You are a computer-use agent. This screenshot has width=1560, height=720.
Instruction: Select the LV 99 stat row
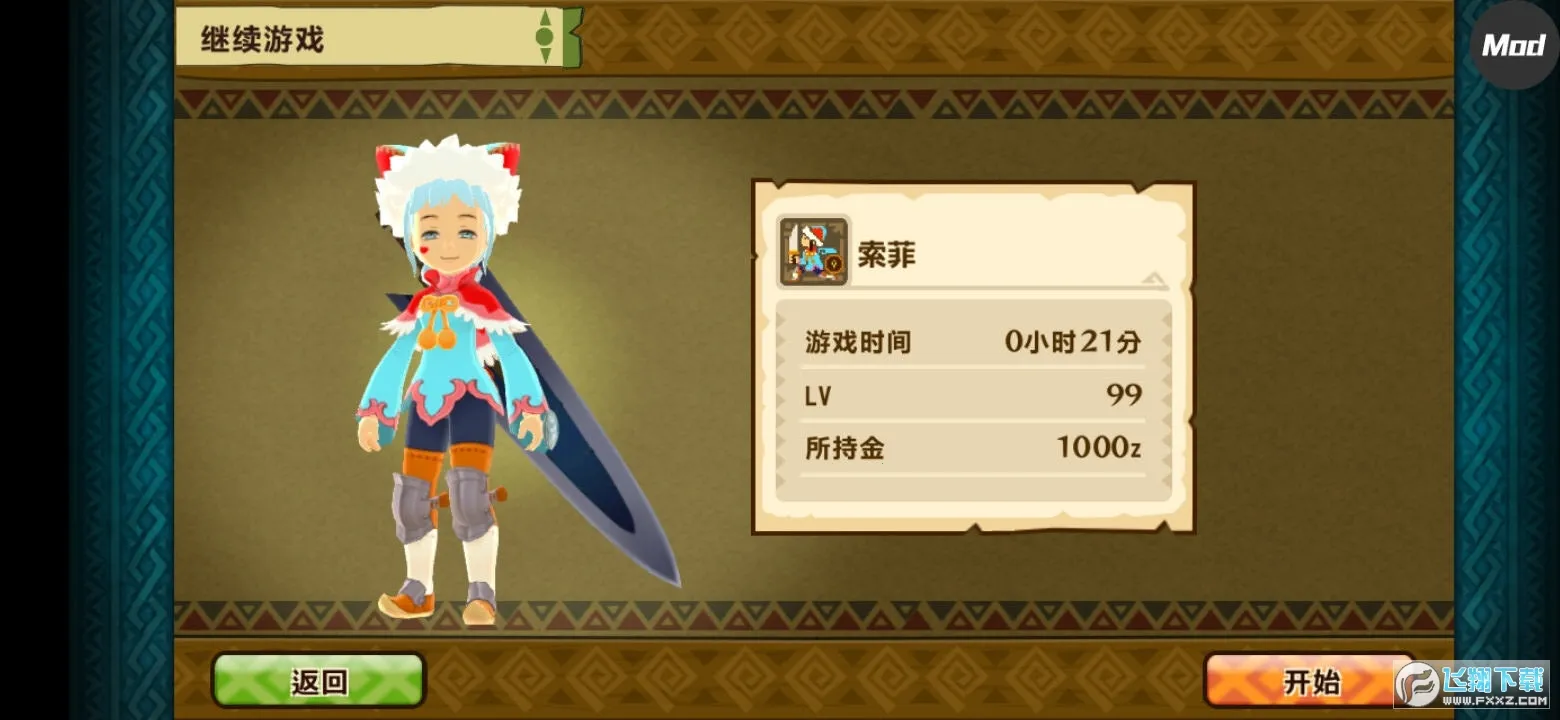(970, 395)
